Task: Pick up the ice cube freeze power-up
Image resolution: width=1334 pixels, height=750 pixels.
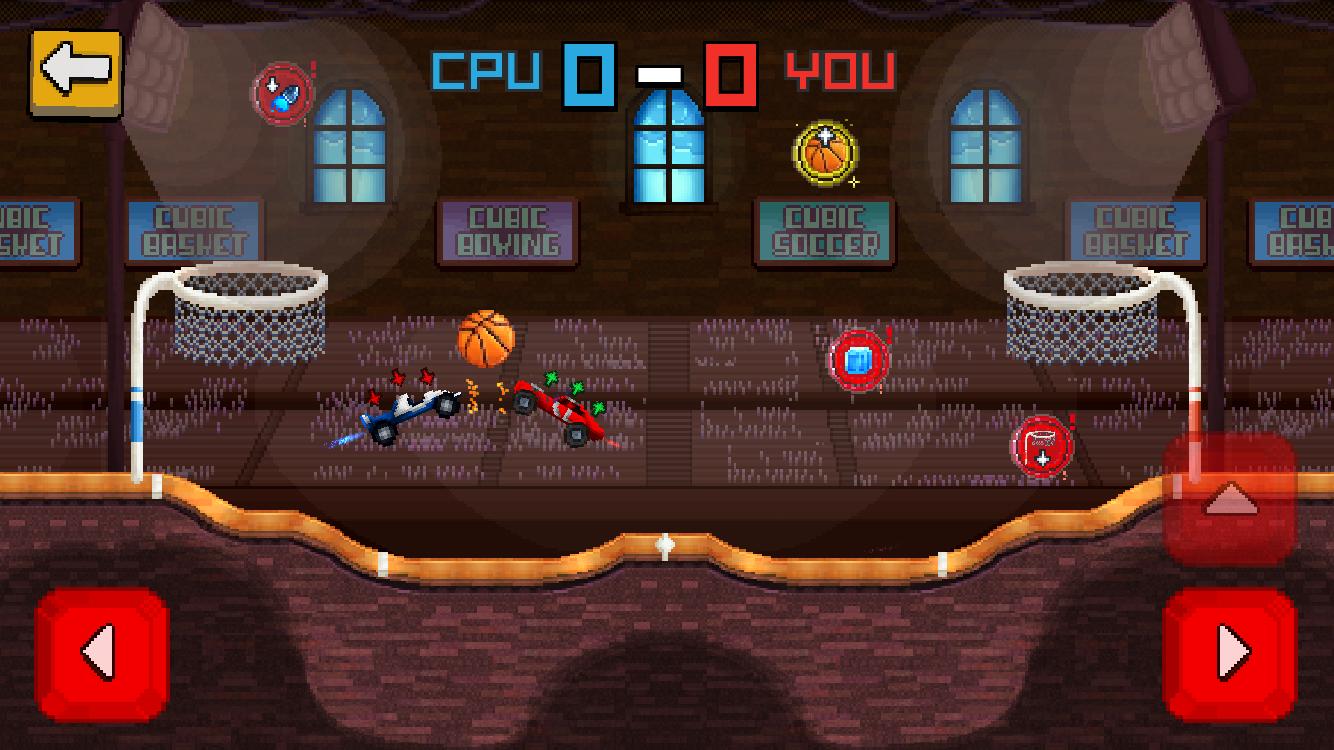Action: 858,358
